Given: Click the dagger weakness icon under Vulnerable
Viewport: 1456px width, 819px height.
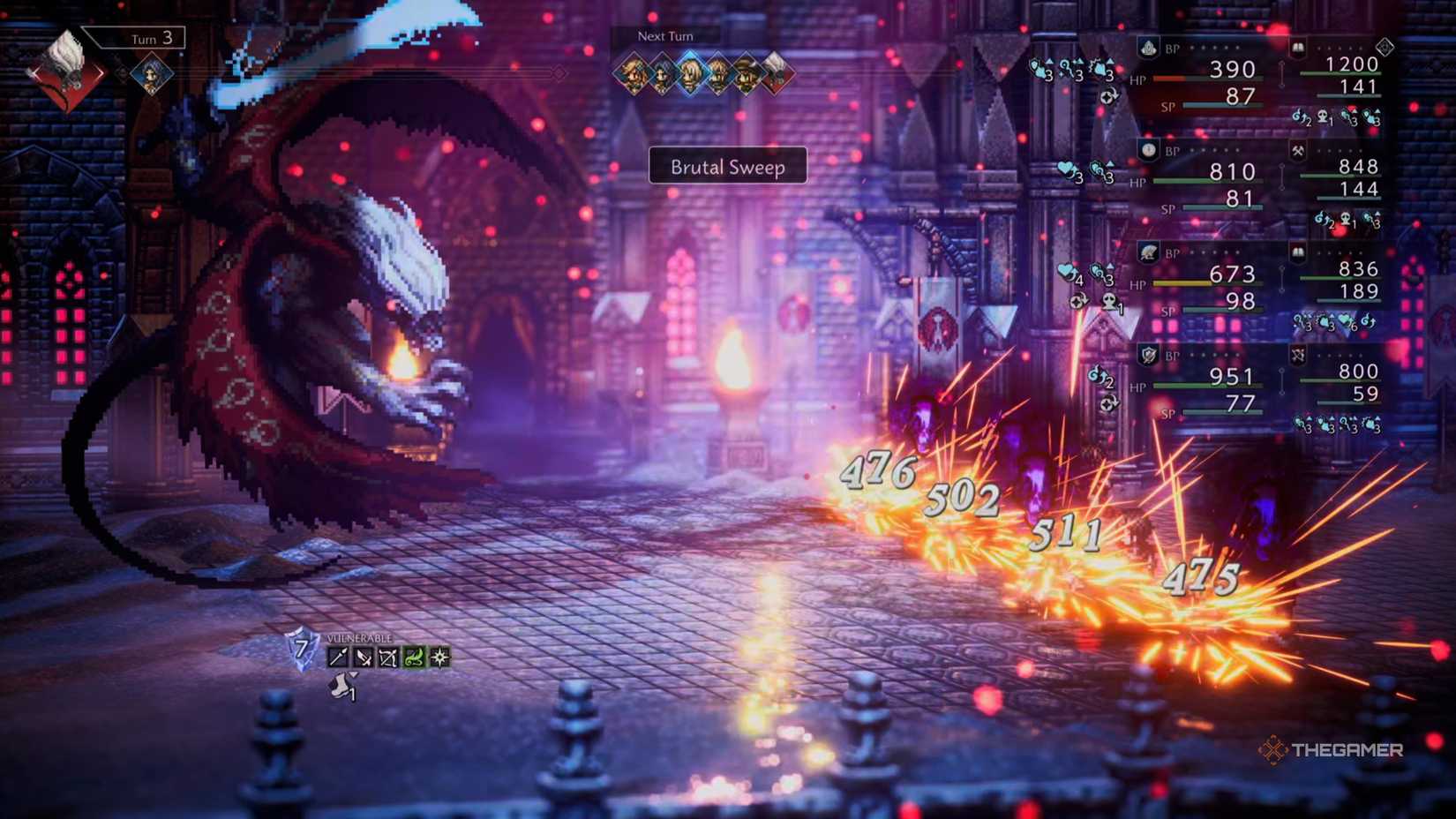Looking at the screenshot, I should [364, 657].
